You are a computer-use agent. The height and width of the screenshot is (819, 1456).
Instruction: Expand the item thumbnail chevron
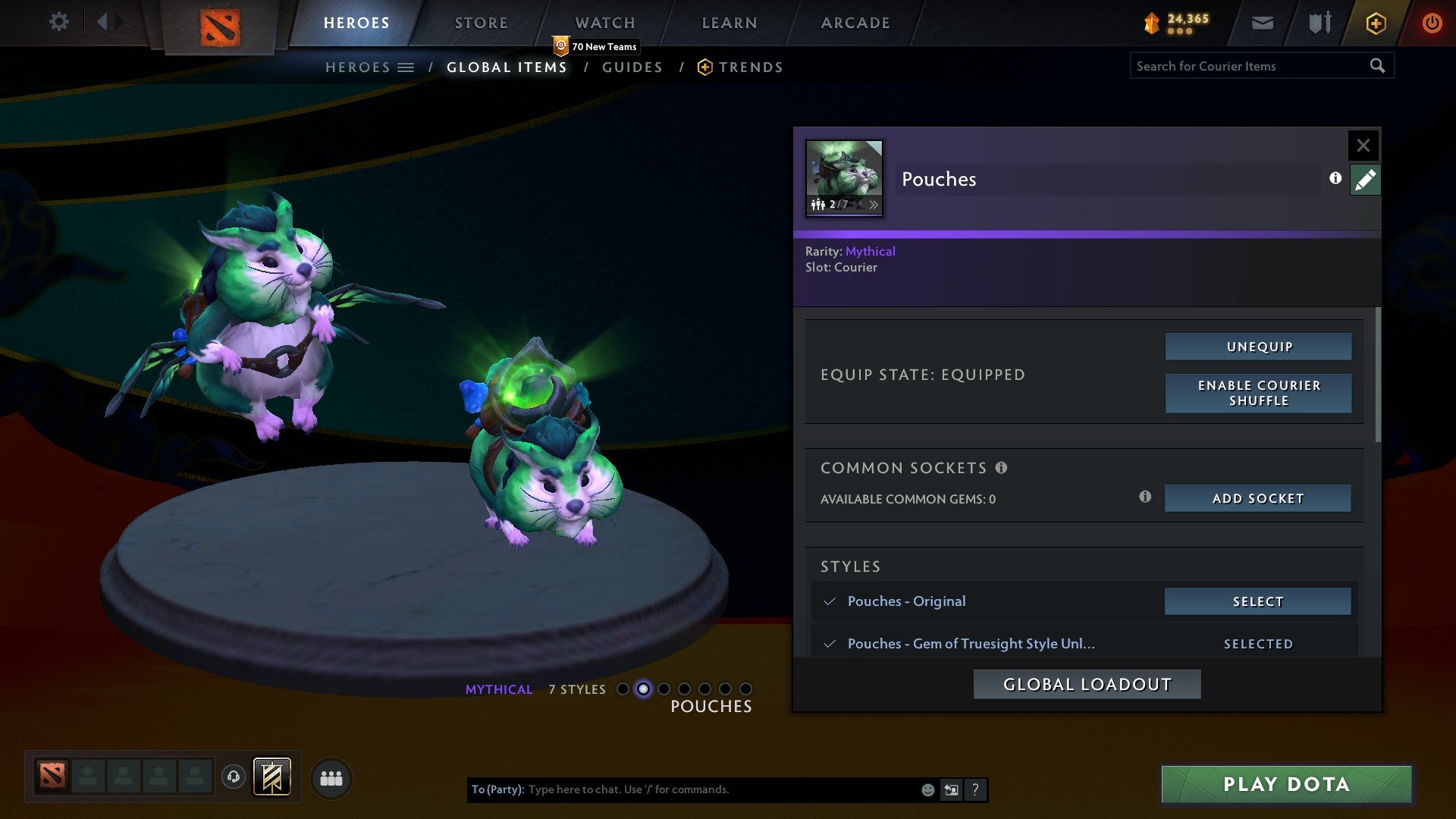click(x=874, y=204)
